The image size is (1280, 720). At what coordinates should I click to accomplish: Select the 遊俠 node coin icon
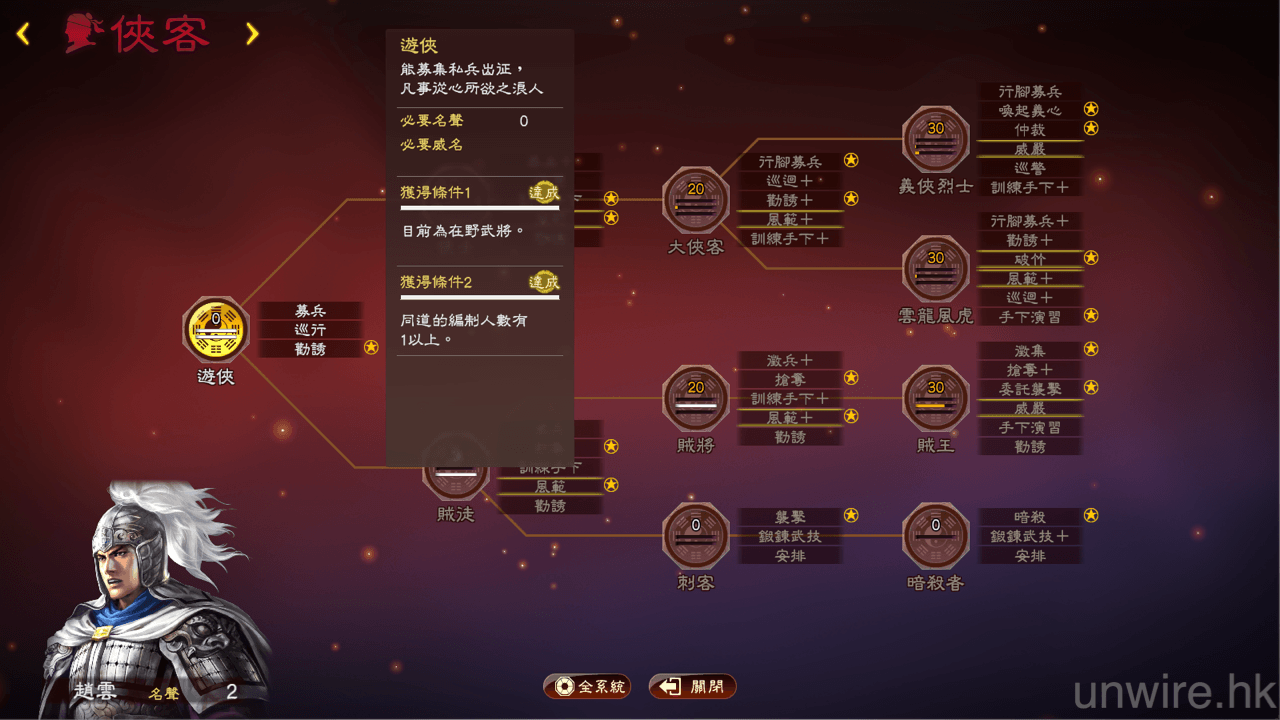click(x=216, y=330)
